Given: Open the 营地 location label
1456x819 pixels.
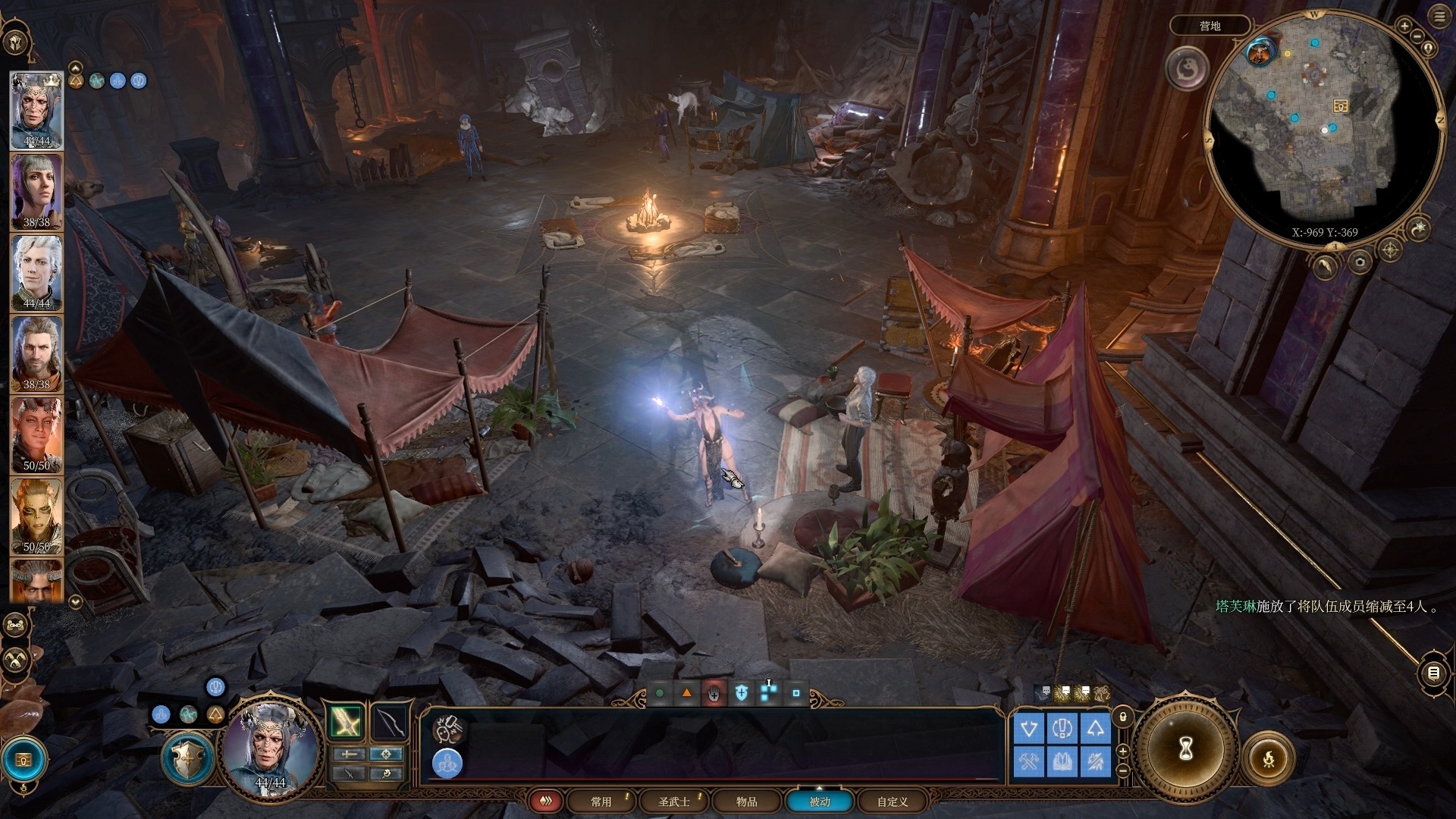Looking at the screenshot, I should 1210,26.
